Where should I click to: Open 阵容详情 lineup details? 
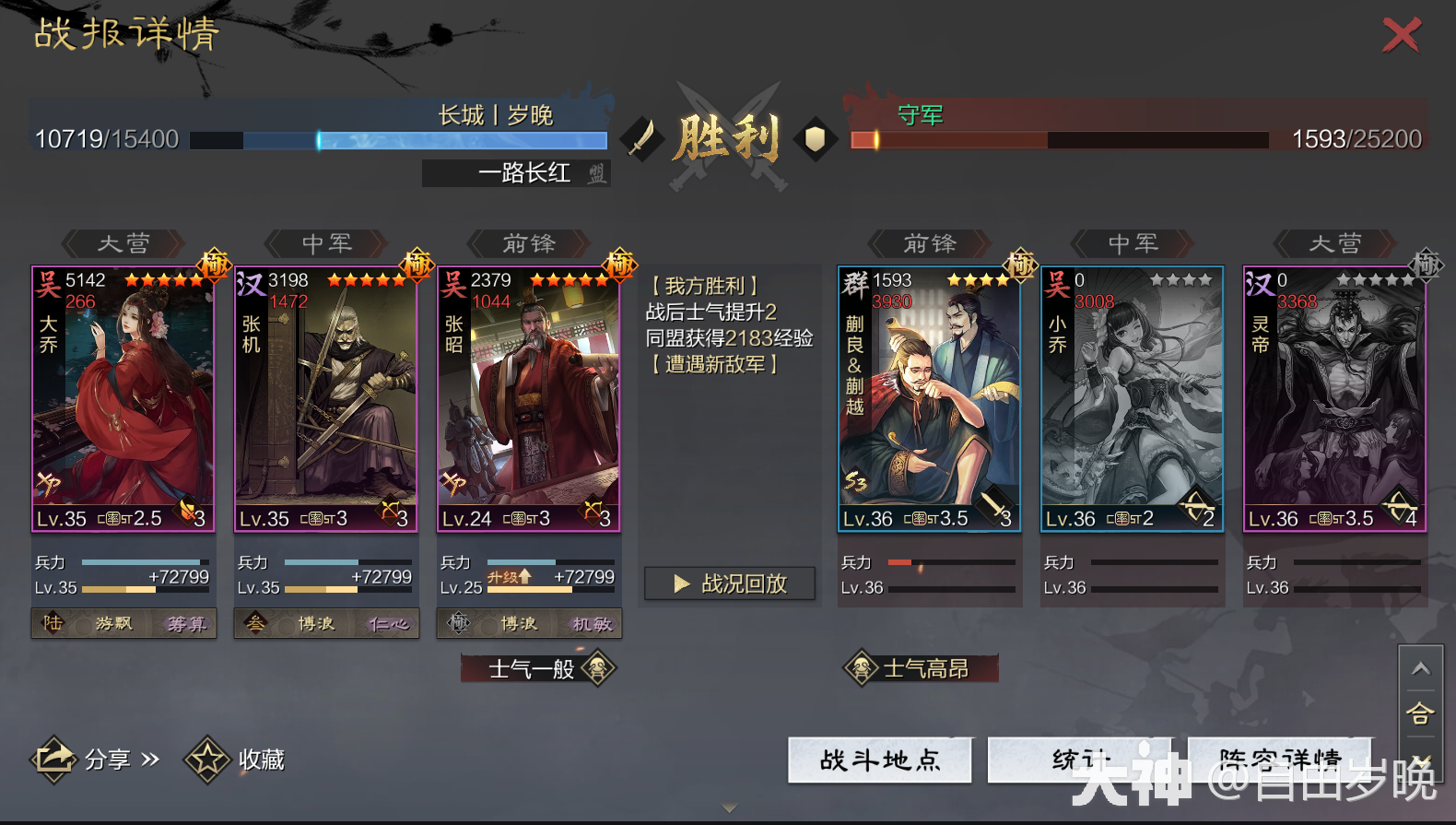tap(1279, 761)
